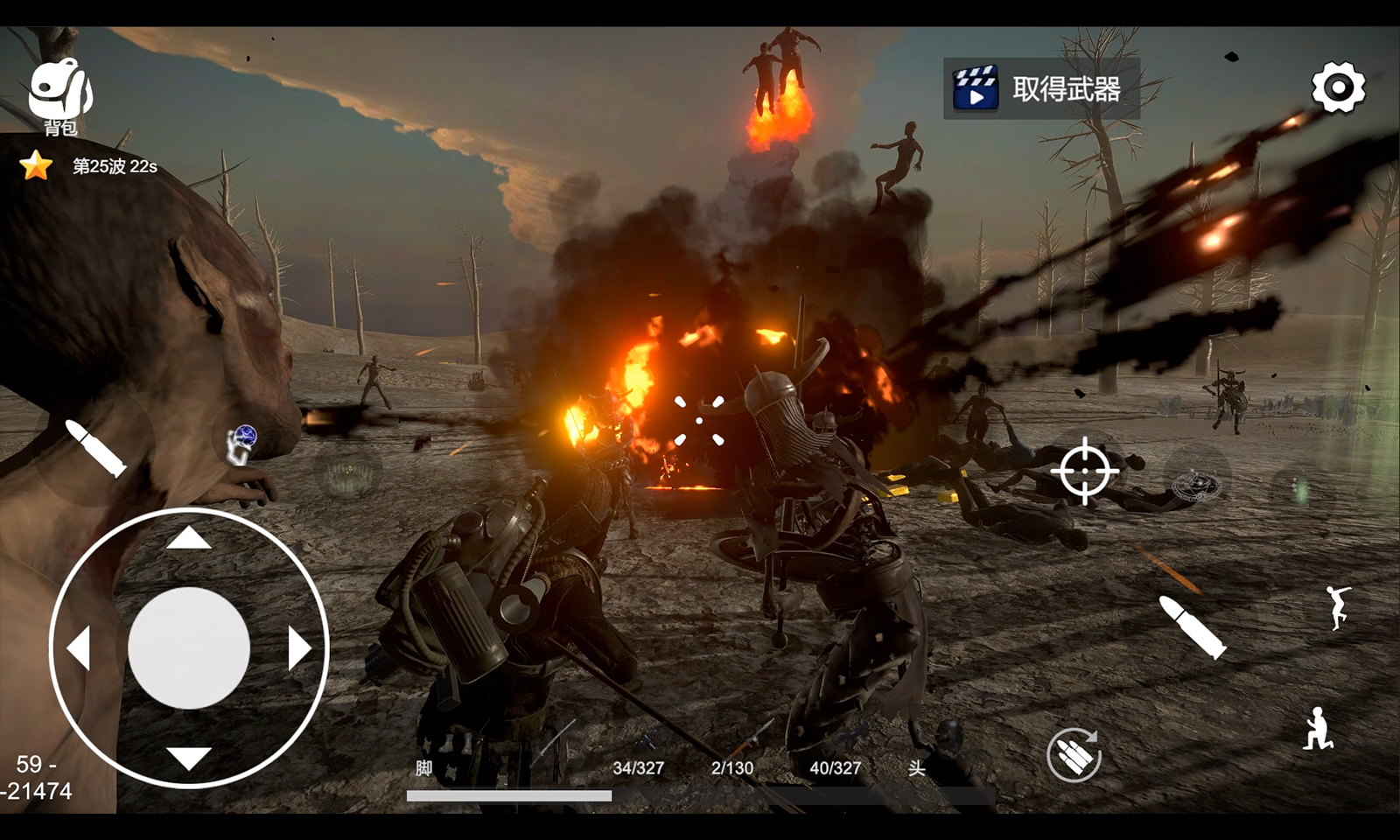This screenshot has width=1400, height=840.
Task: Toggle aim with the crosshair scope button
Action: click(1084, 471)
